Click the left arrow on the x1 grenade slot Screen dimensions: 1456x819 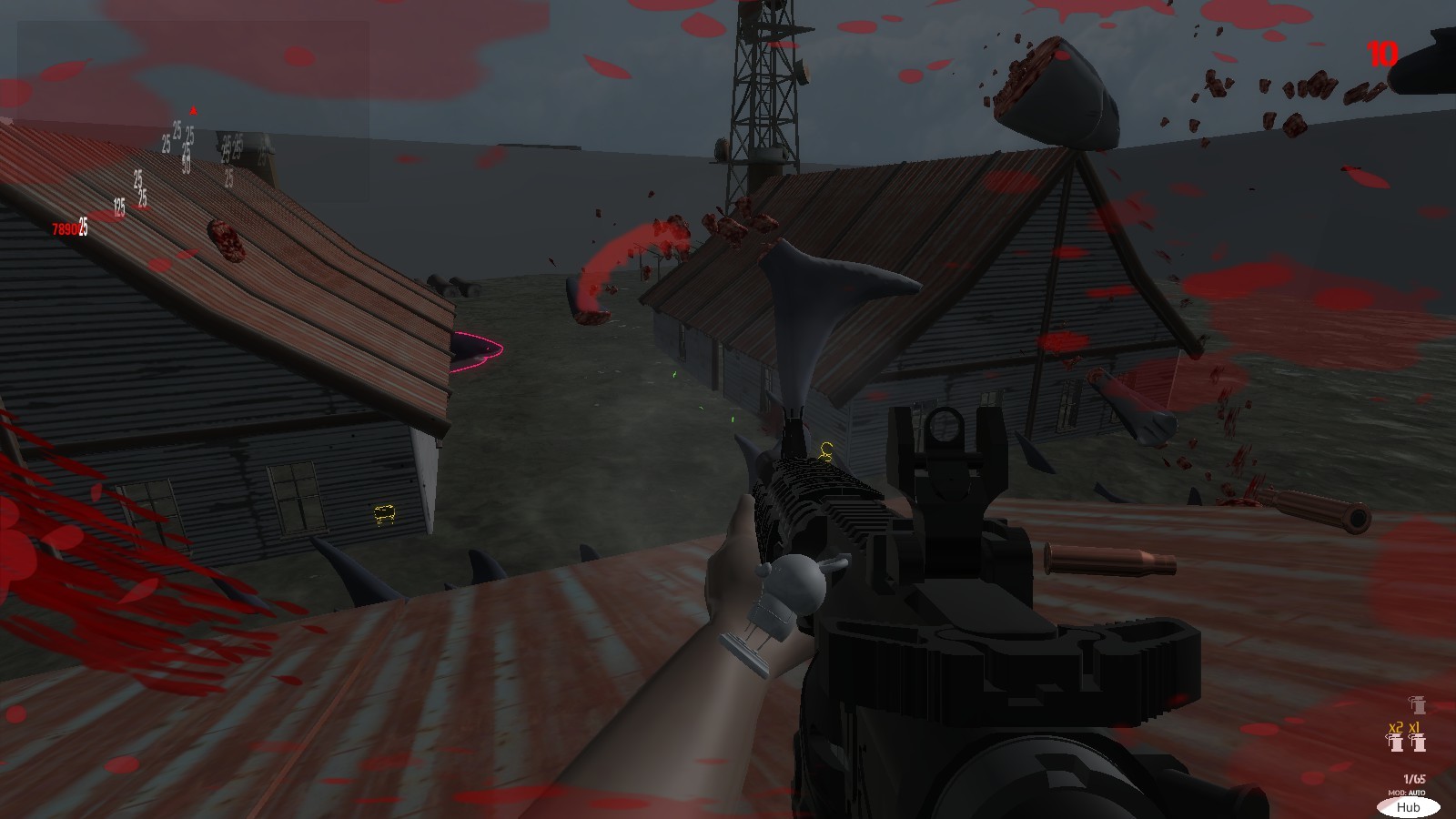pyautogui.click(x=1410, y=736)
